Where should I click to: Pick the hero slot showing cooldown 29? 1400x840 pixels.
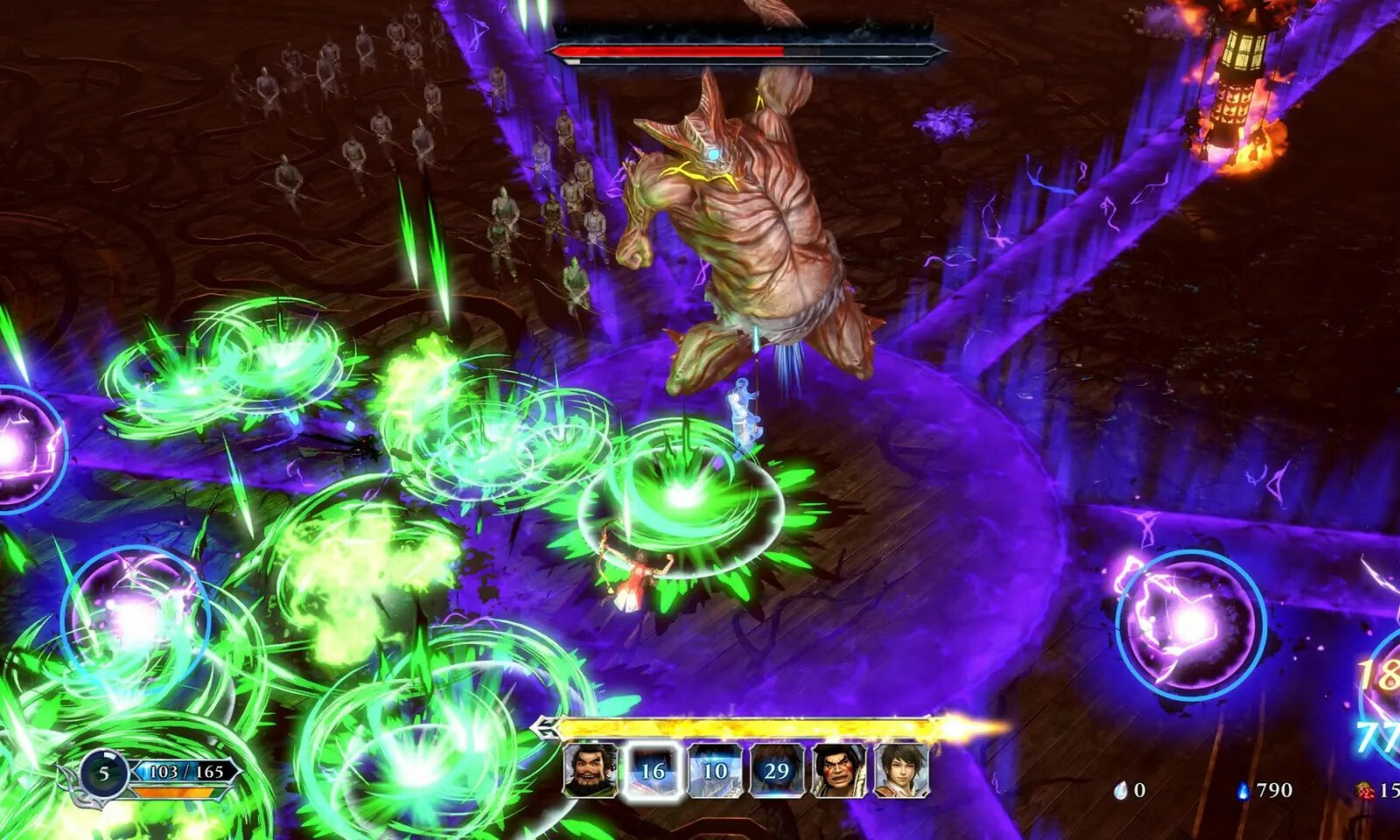click(776, 770)
